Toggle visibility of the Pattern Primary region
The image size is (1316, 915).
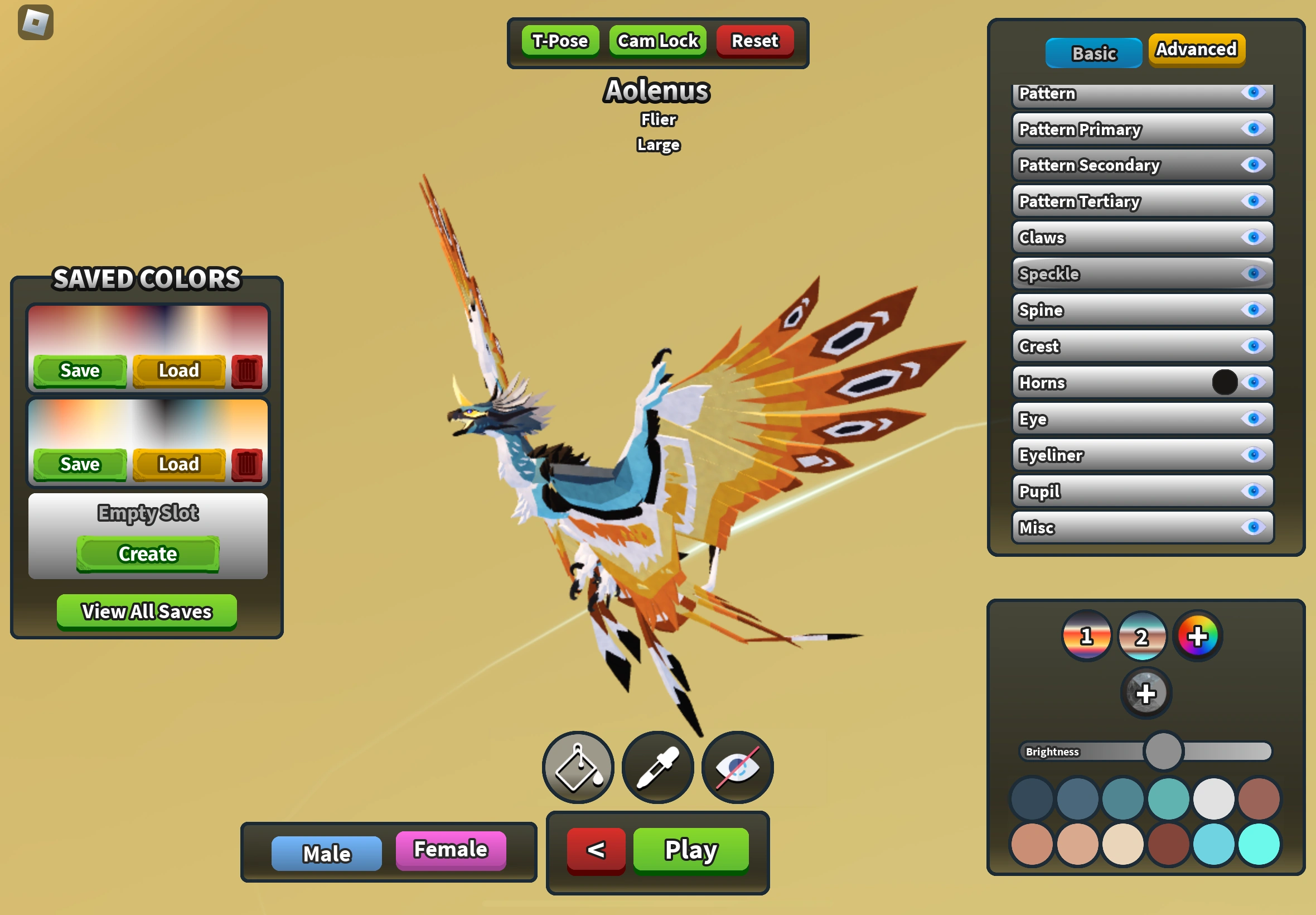[x=1254, y=129]
